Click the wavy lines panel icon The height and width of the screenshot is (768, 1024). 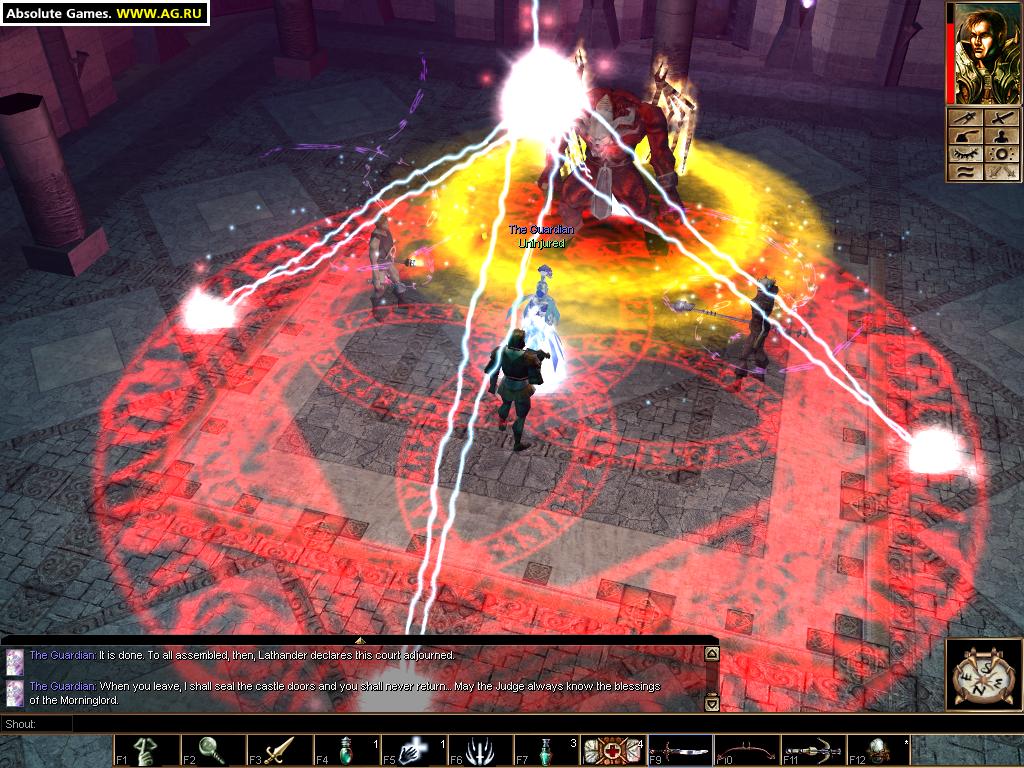[963, 172]
